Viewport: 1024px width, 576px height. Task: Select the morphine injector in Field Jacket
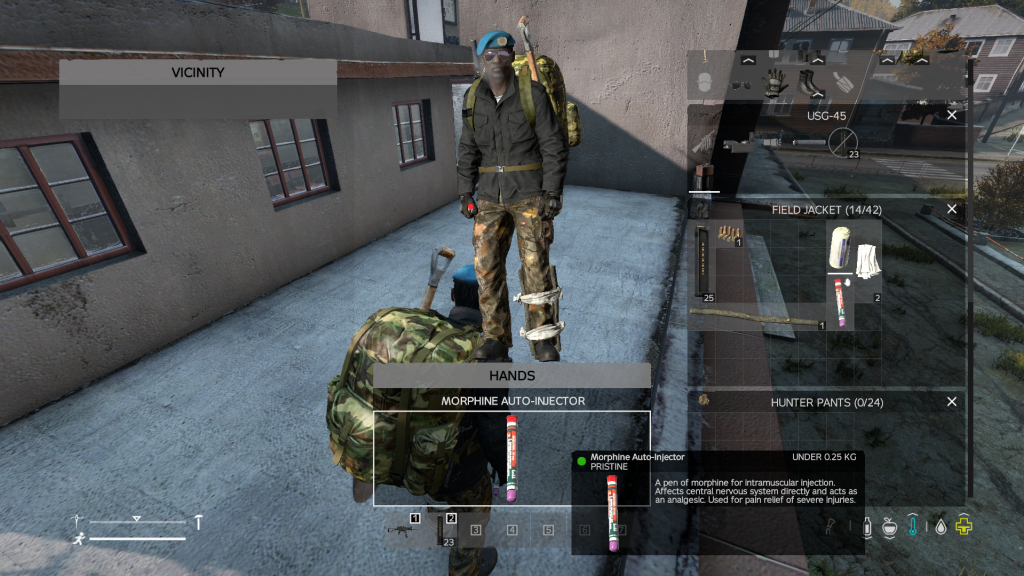pyautogui.click(x=838, y=302)
